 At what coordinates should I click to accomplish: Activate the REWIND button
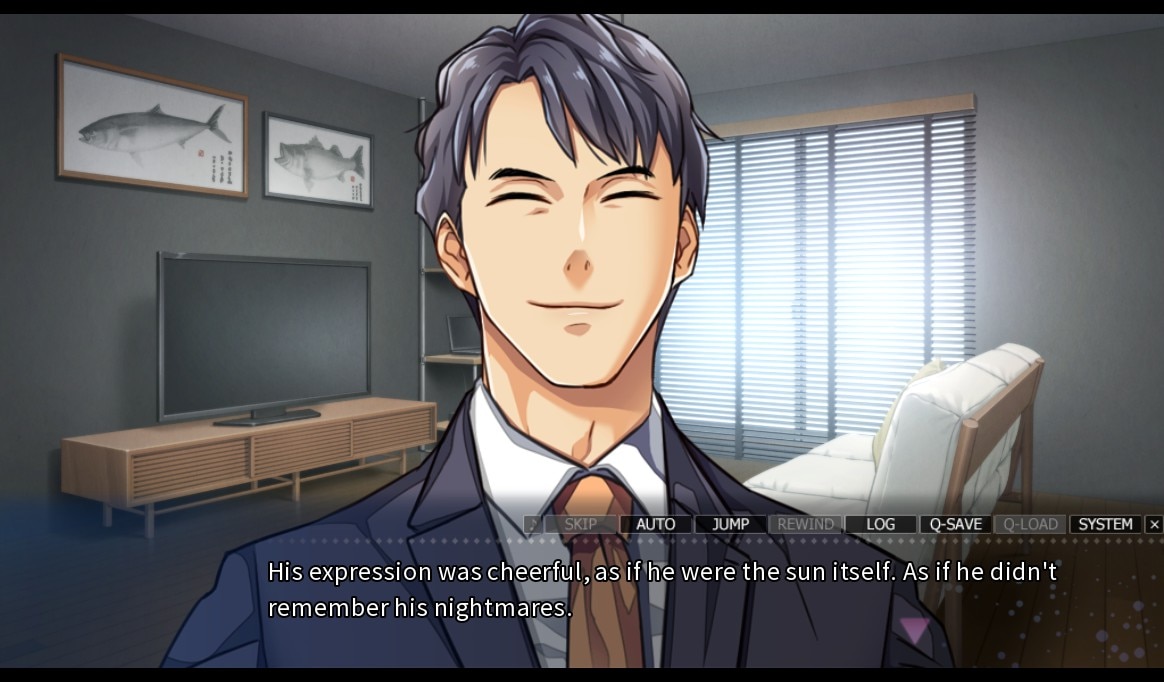(805, 524)
